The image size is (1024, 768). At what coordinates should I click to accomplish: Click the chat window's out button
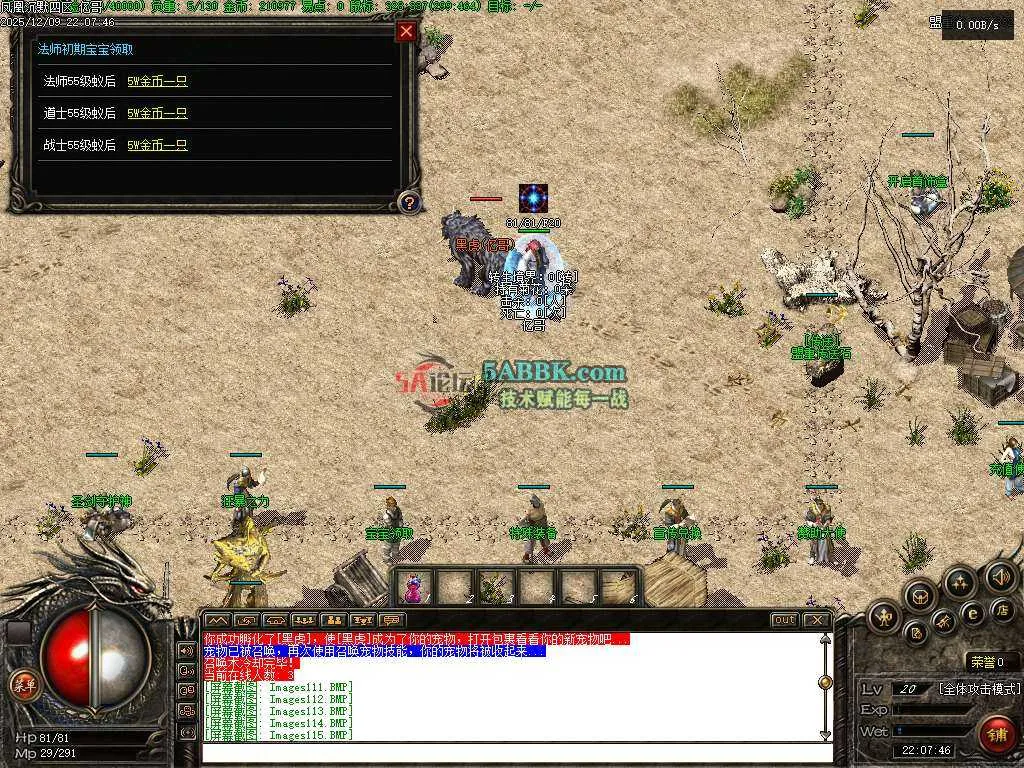785,620
